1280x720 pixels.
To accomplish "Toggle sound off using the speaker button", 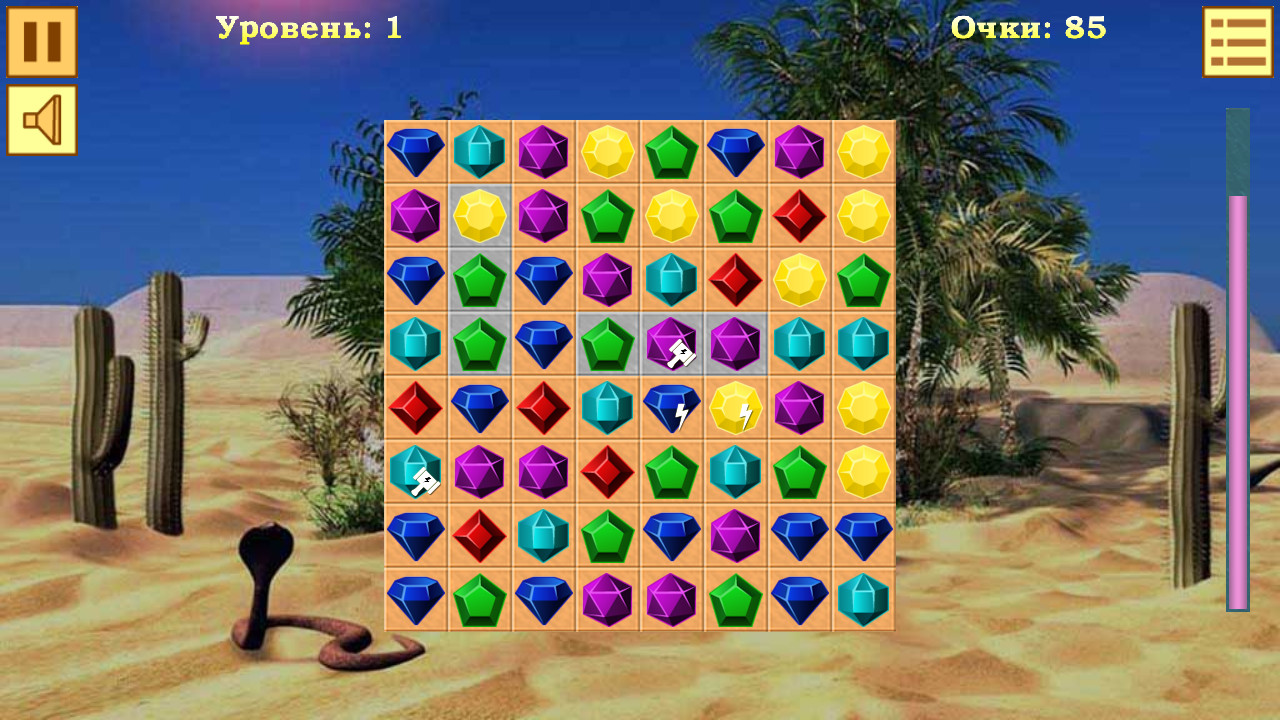I will pyautogui.click(x=41, y=122).
